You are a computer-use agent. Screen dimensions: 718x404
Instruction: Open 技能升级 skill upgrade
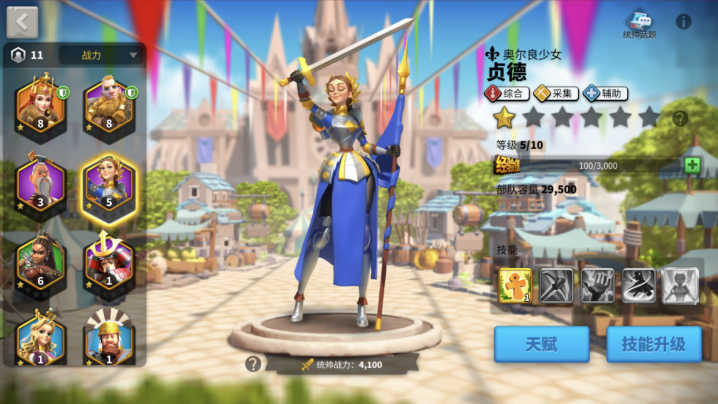(652, 344)
